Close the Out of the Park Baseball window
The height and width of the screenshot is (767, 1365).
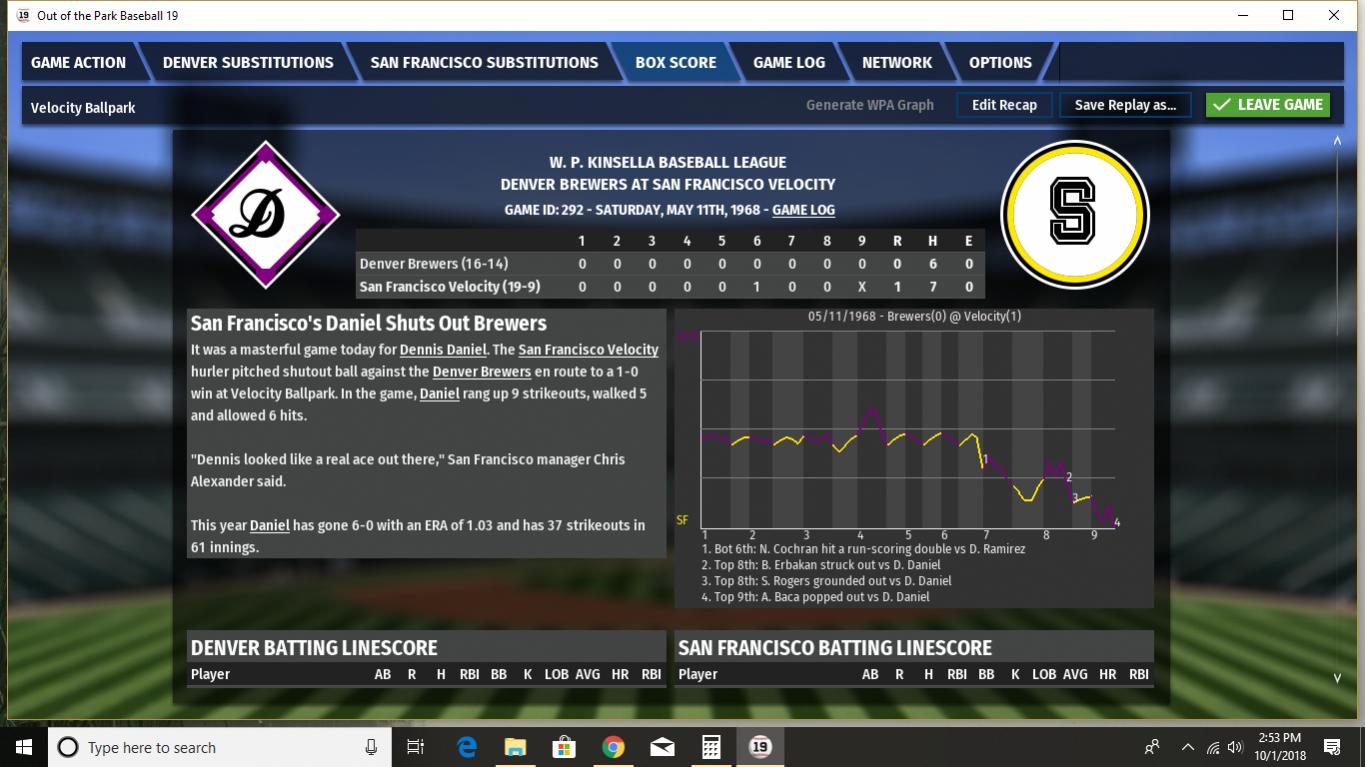point(1334,15)
